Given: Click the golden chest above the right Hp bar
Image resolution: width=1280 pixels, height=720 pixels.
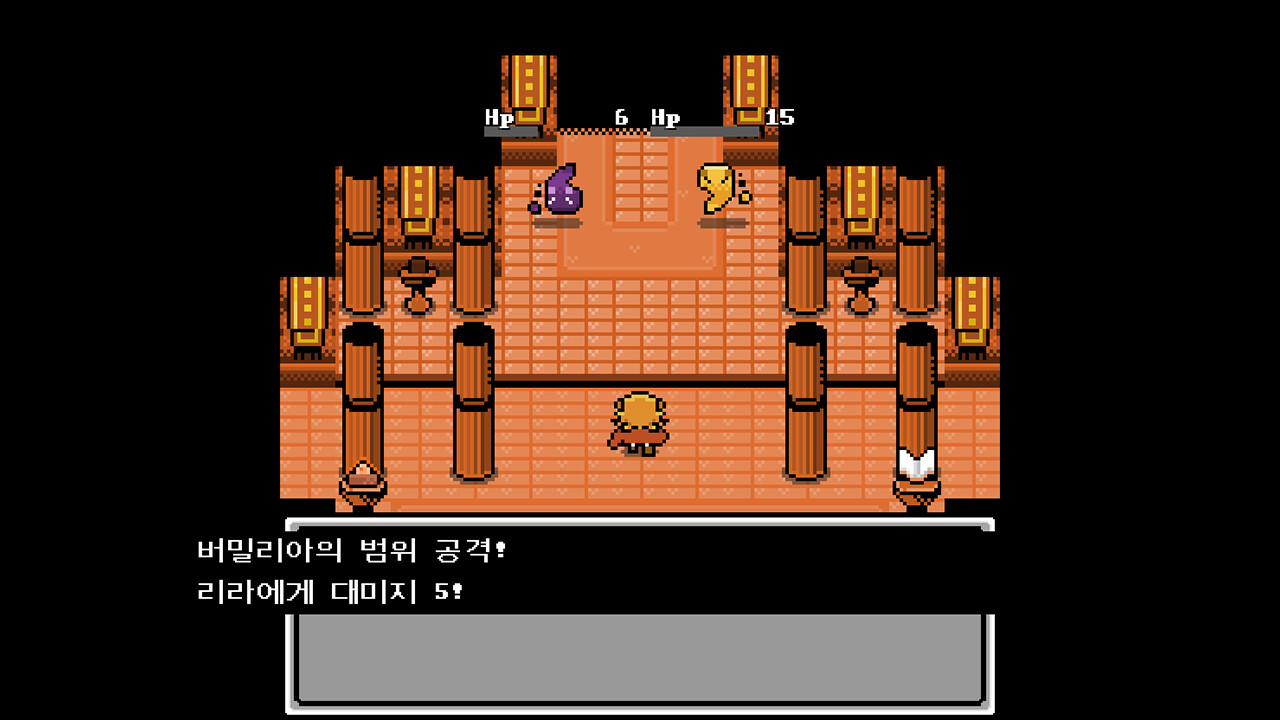Looking at the screenshot, I should click(745, 85).
